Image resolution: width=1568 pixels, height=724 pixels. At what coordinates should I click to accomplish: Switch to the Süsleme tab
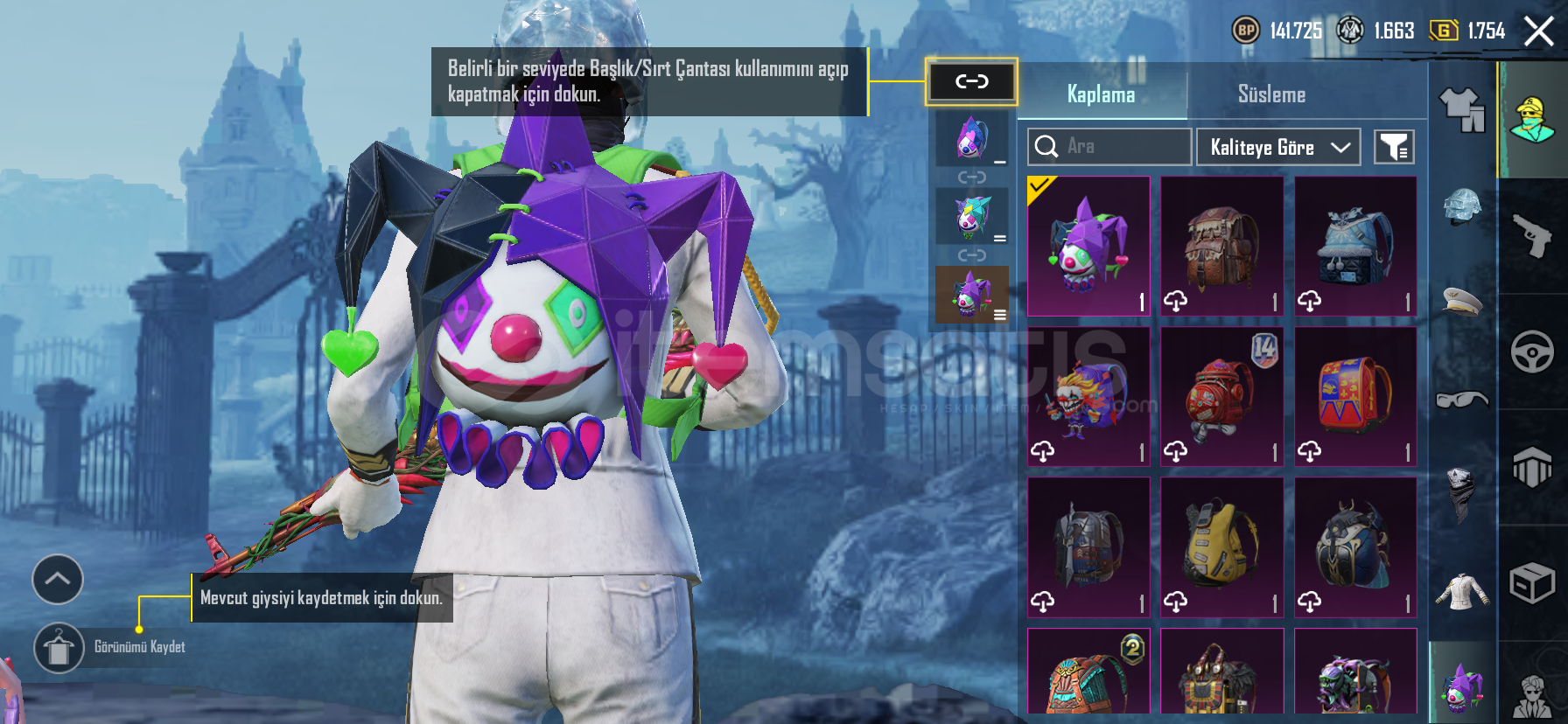(x=1271, y=94)
